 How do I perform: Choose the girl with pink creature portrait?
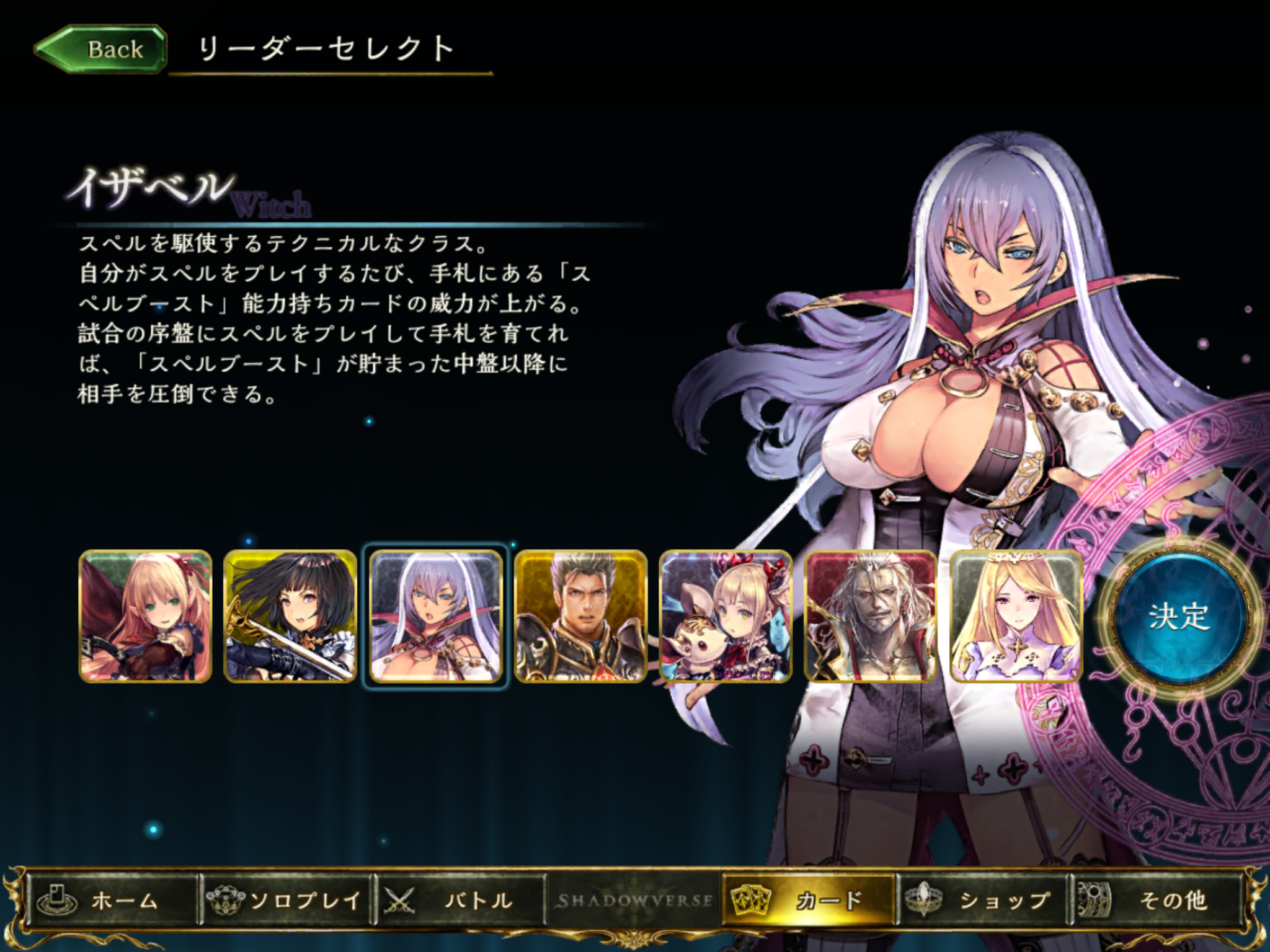[726, 617]
